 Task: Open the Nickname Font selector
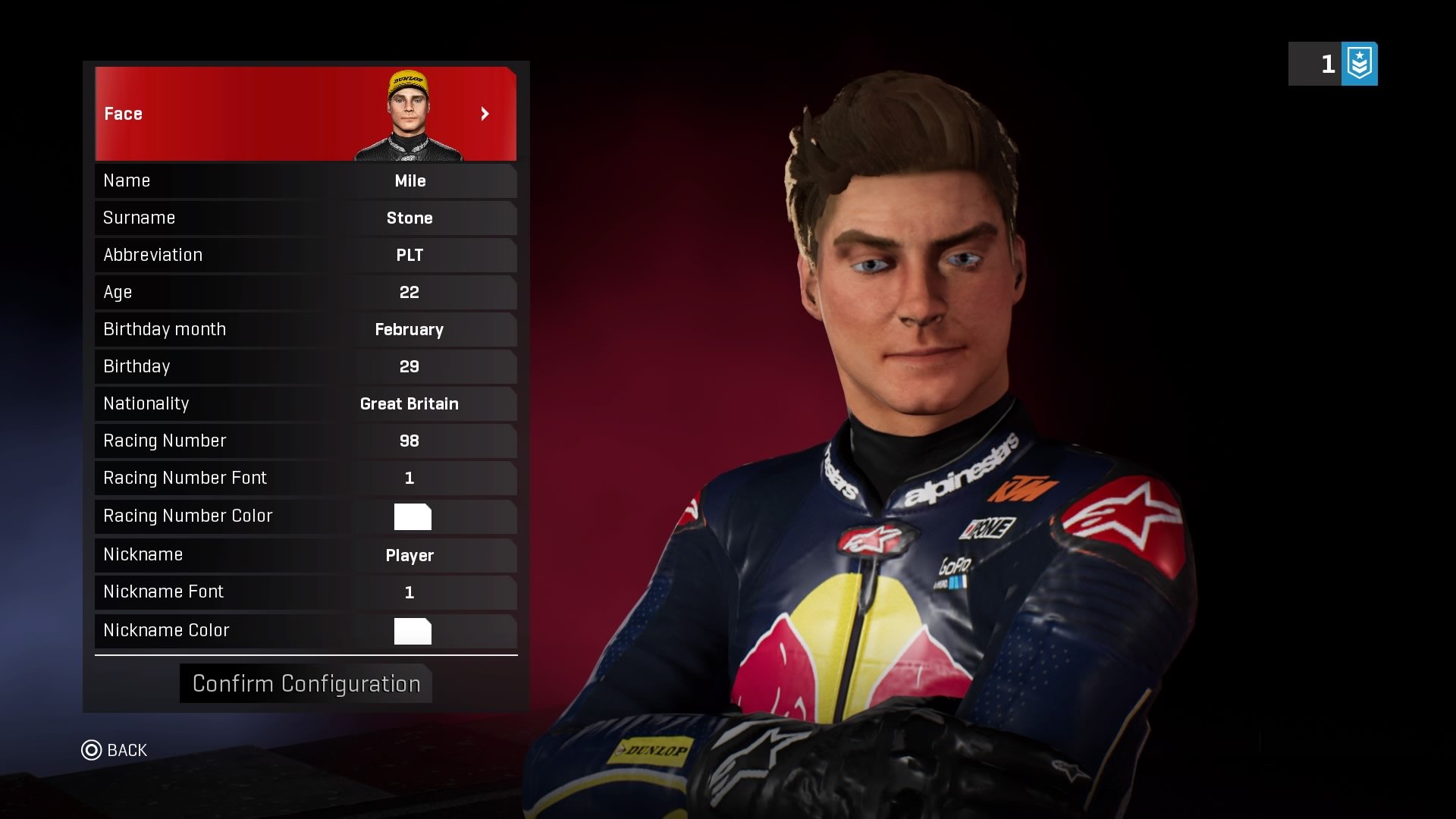click(409, 591)
